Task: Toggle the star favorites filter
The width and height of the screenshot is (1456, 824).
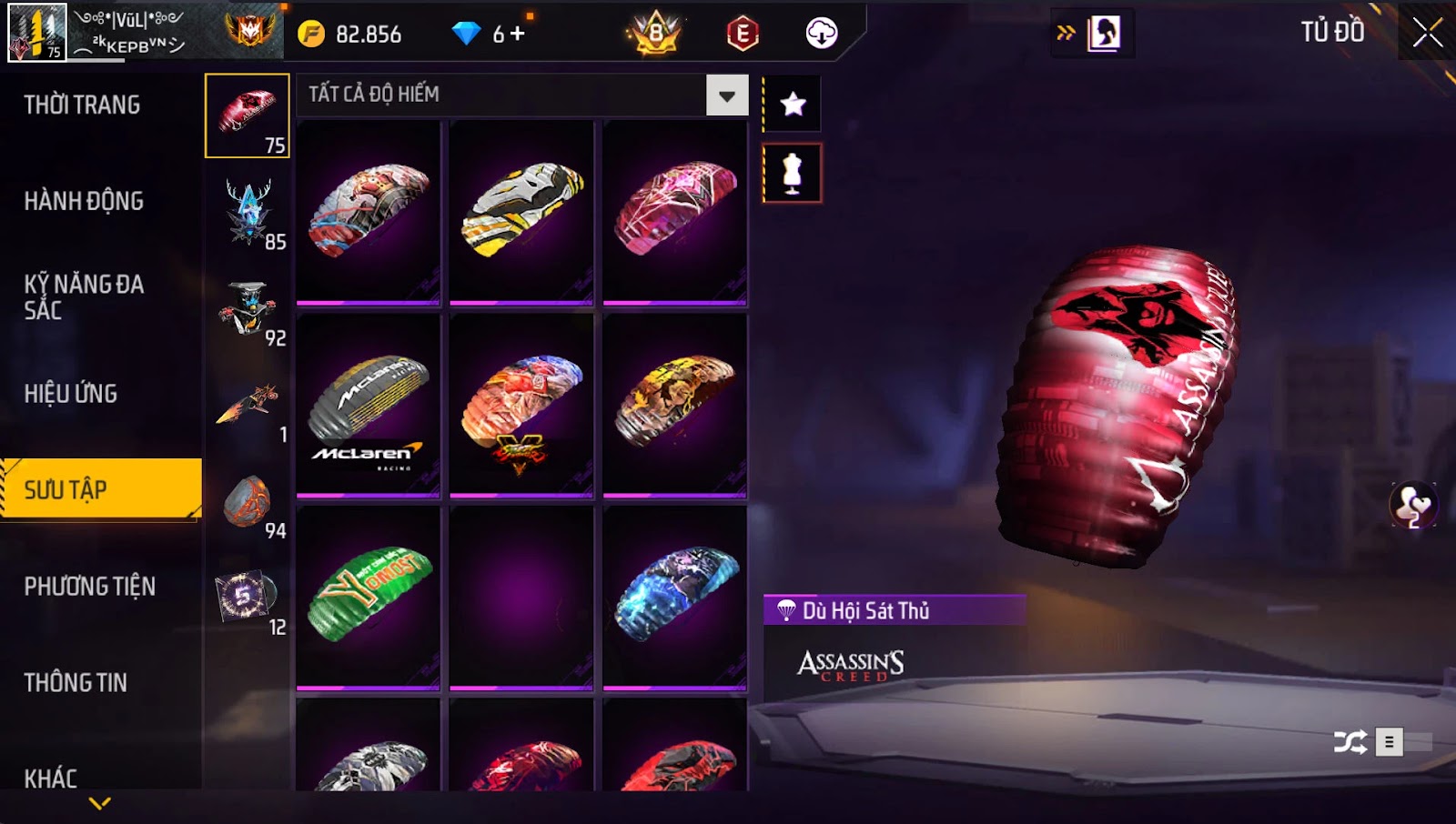Action: pyautogui.click(x=793, y=105)
